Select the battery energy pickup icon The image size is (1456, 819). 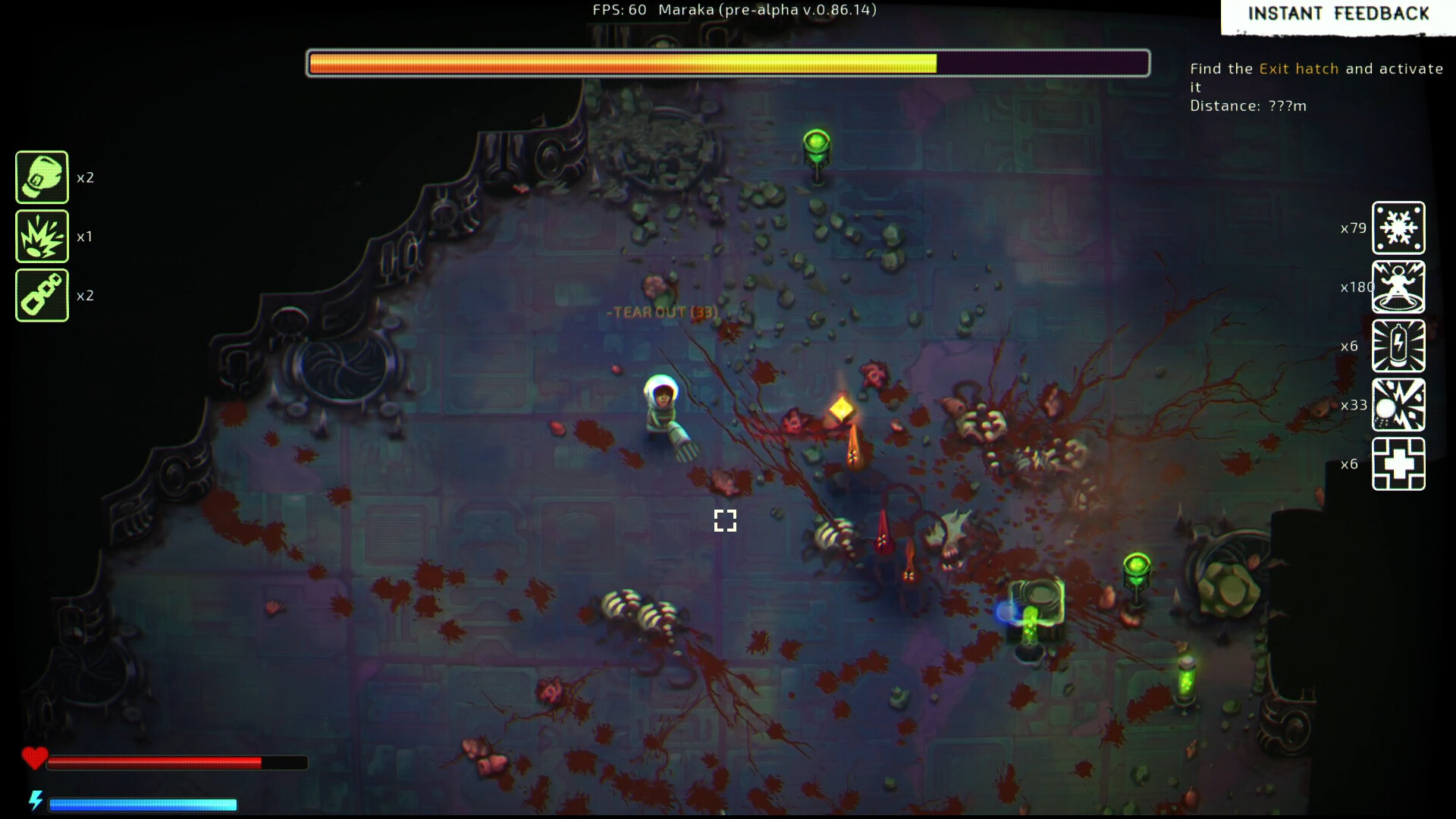(1398, 346)
